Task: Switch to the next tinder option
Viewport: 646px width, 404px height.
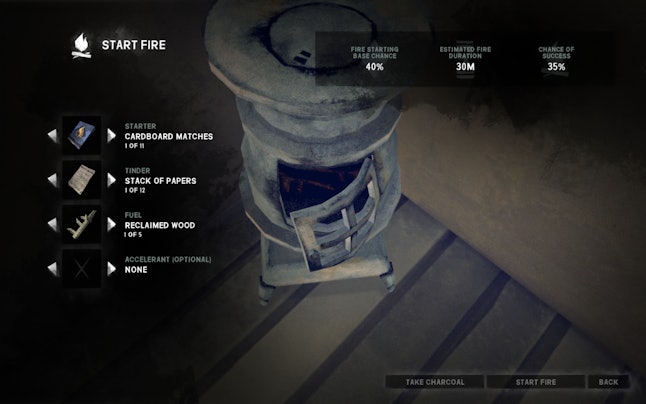Action: point(112,180)
